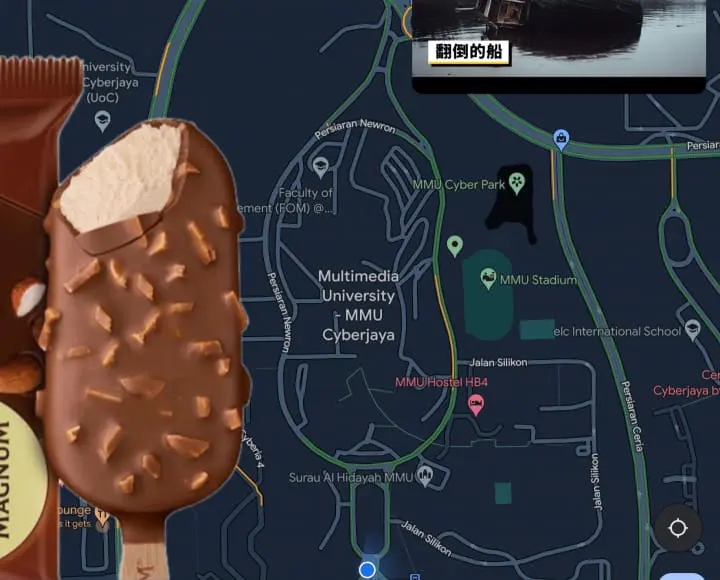Open the floating video thumbnail overlay
This screenshot has height=580, width=720.
point(558,40)
